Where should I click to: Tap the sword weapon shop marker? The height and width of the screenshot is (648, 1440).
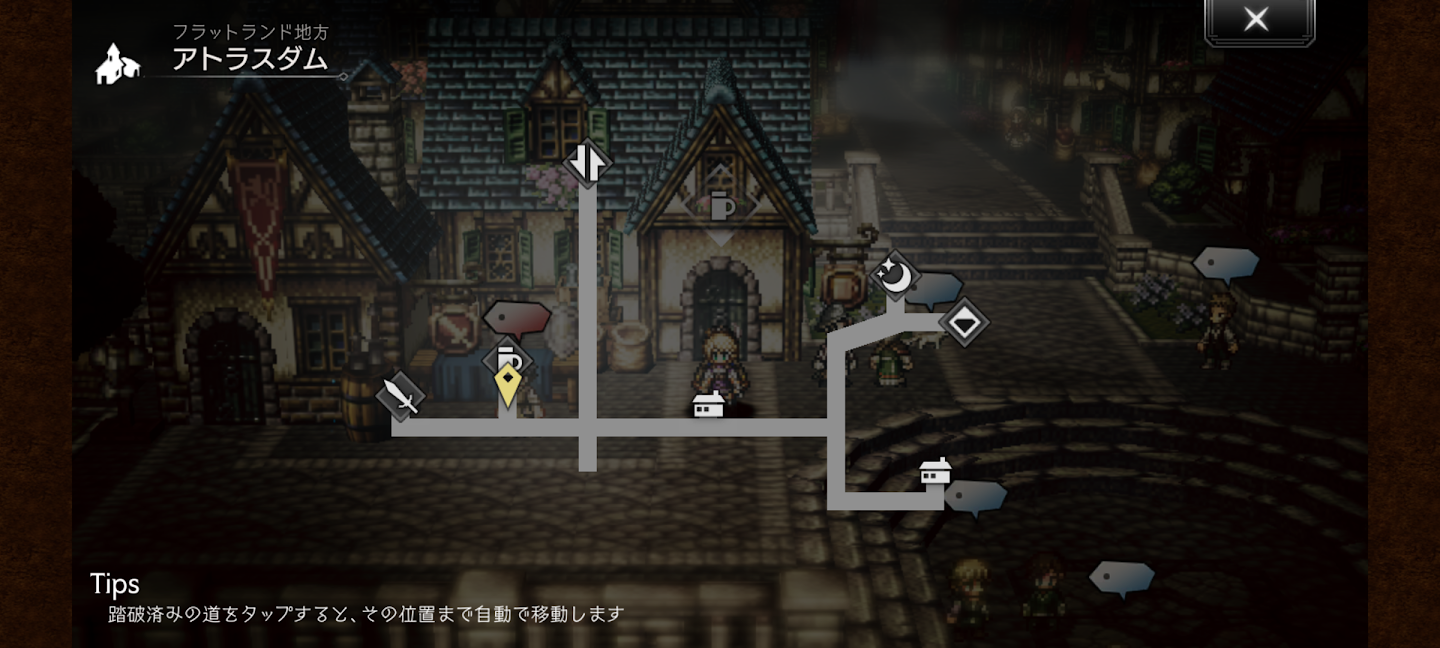pyautogui.click(x=401, y=397)
